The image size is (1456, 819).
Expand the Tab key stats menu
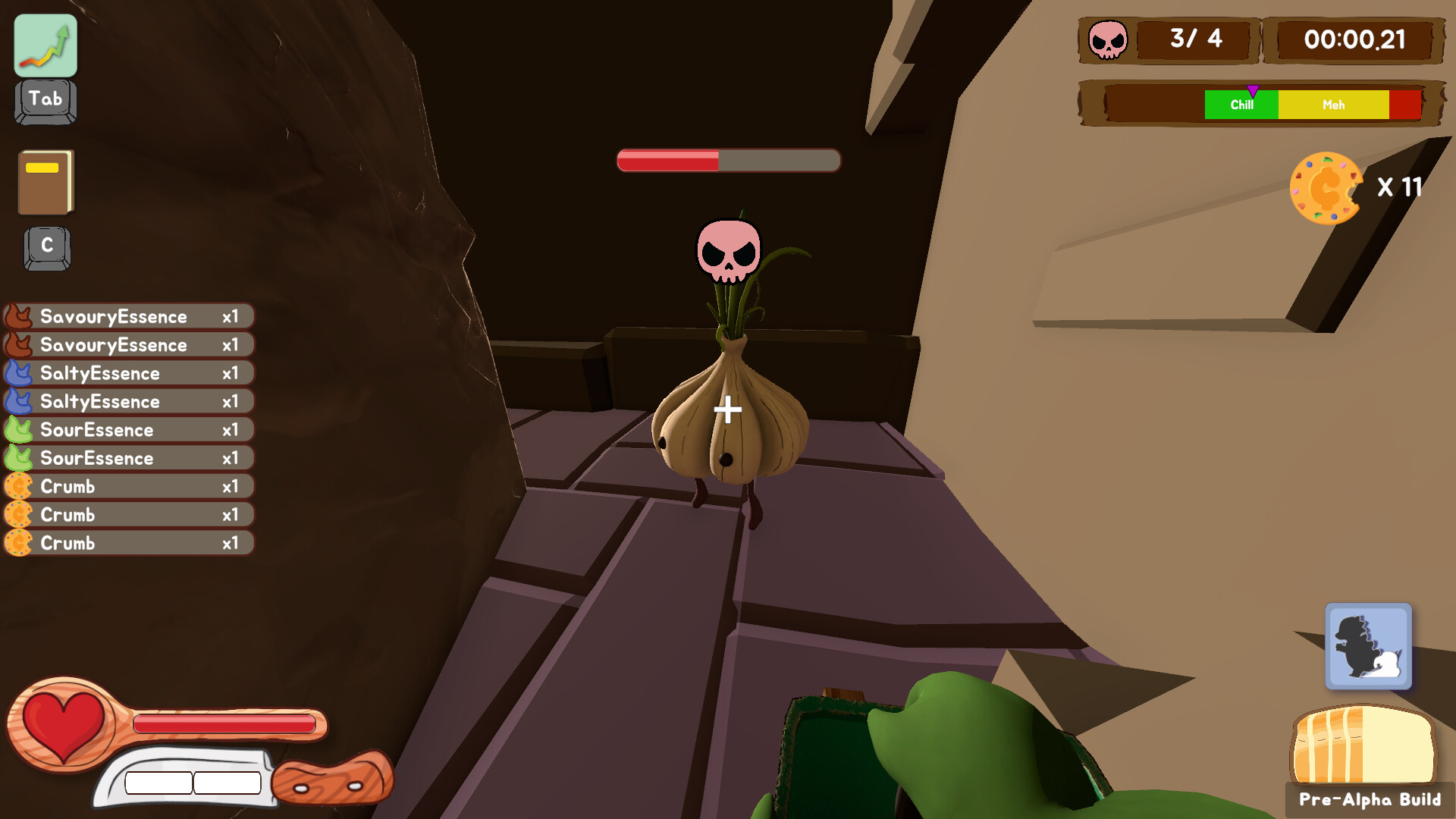coord(44,99)
